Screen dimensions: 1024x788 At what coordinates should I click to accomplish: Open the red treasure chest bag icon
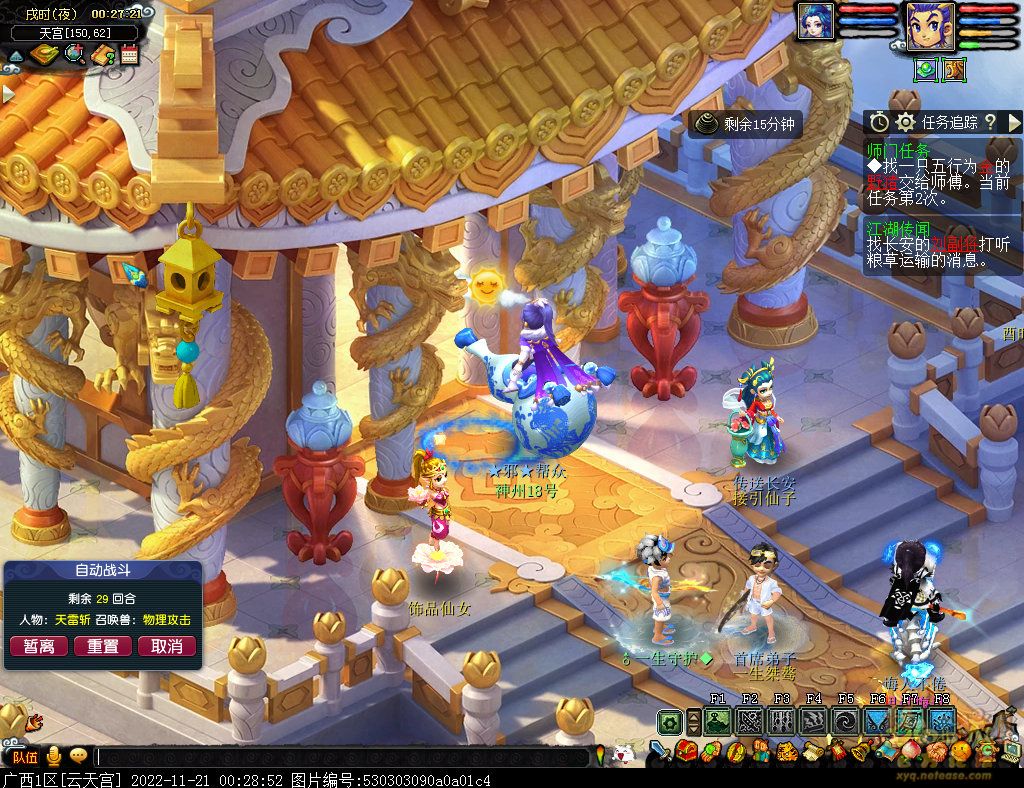tap(685, 750)
